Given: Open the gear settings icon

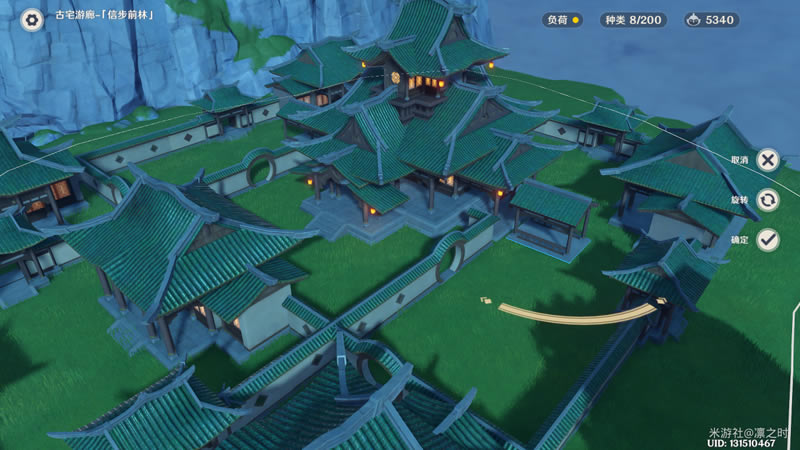Looking at the screenshot, I should tap(33, 20).
